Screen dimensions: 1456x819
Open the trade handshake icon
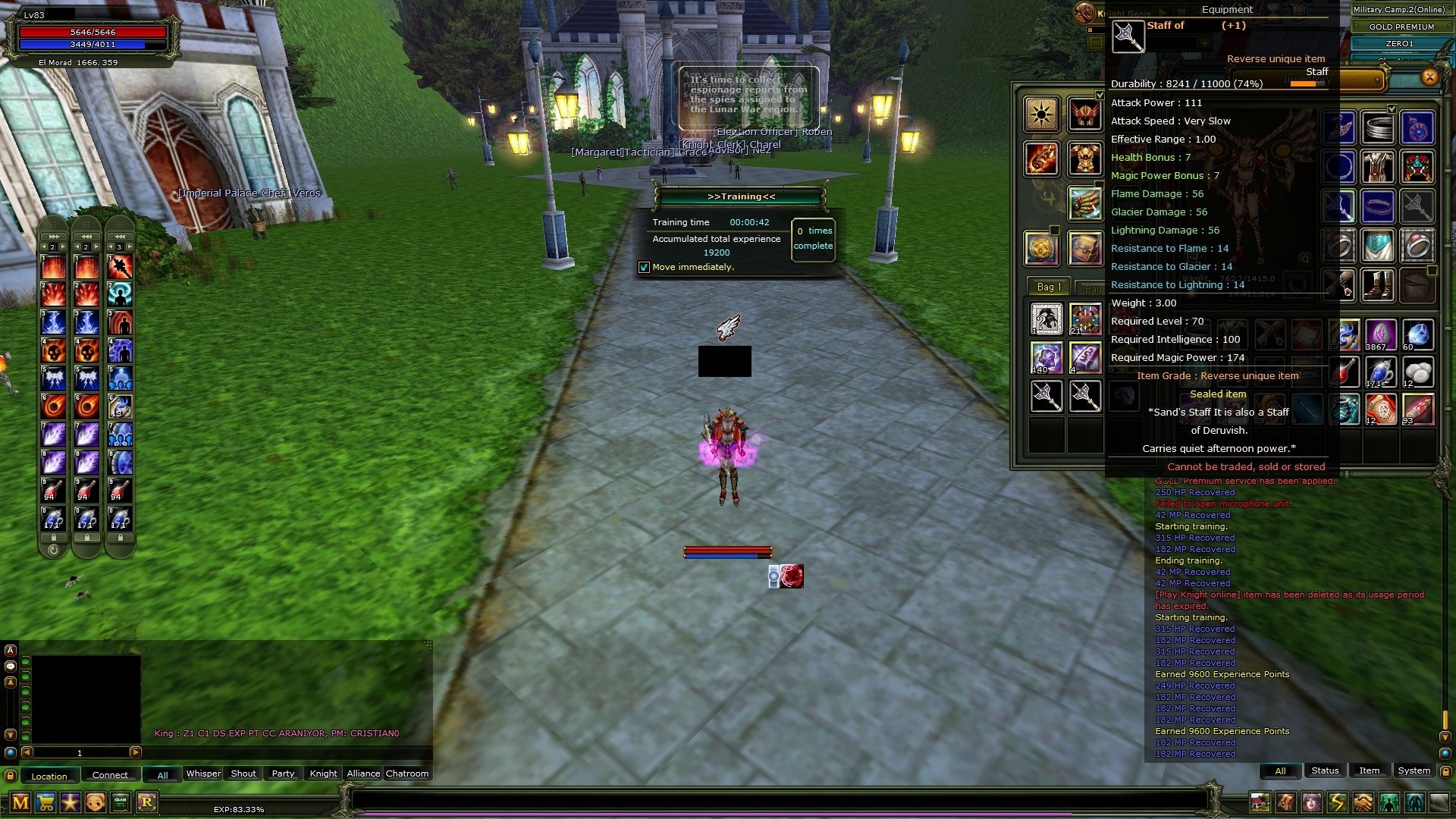coord(1361,802)
